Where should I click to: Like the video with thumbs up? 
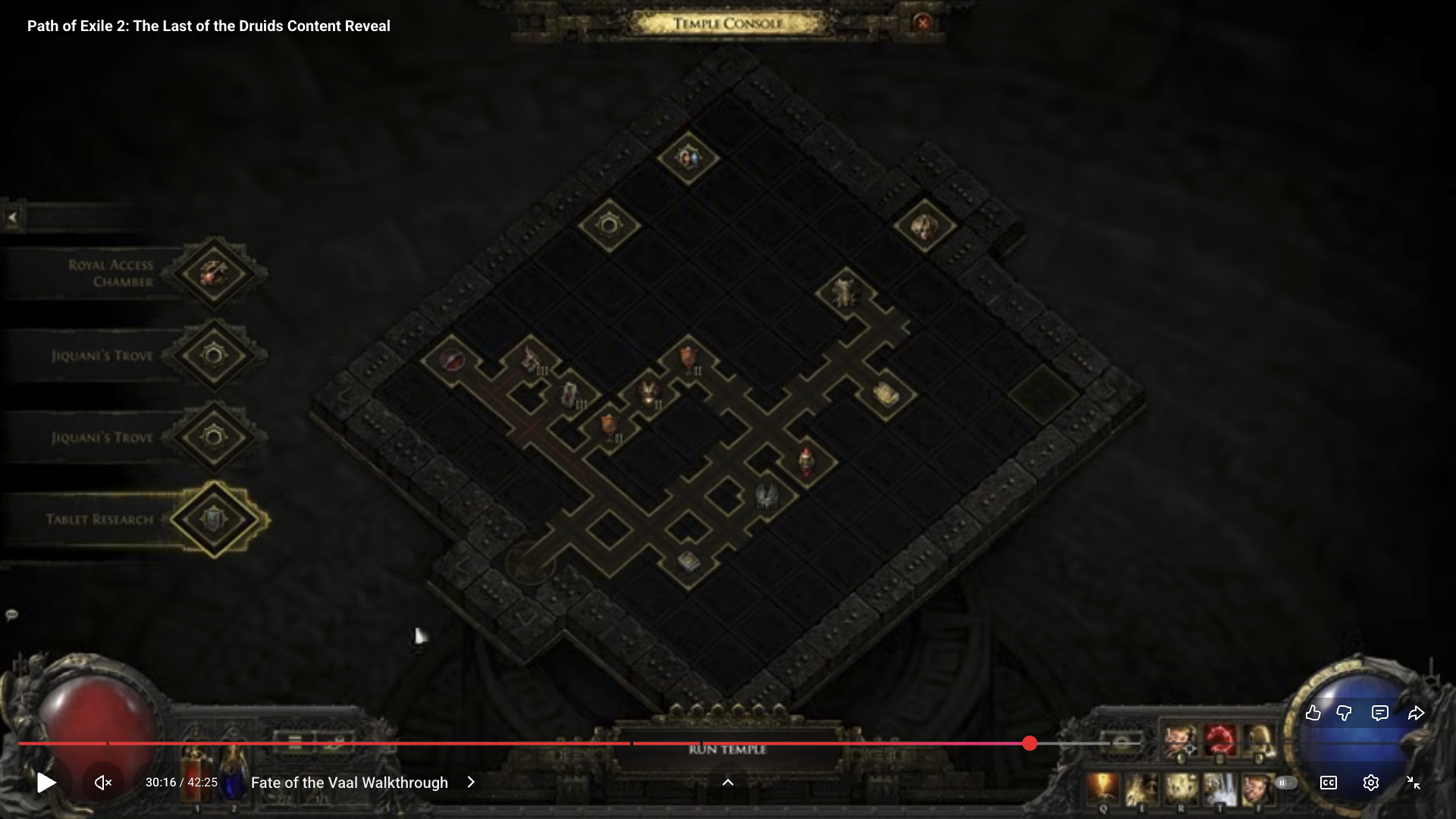[1313, 713]
